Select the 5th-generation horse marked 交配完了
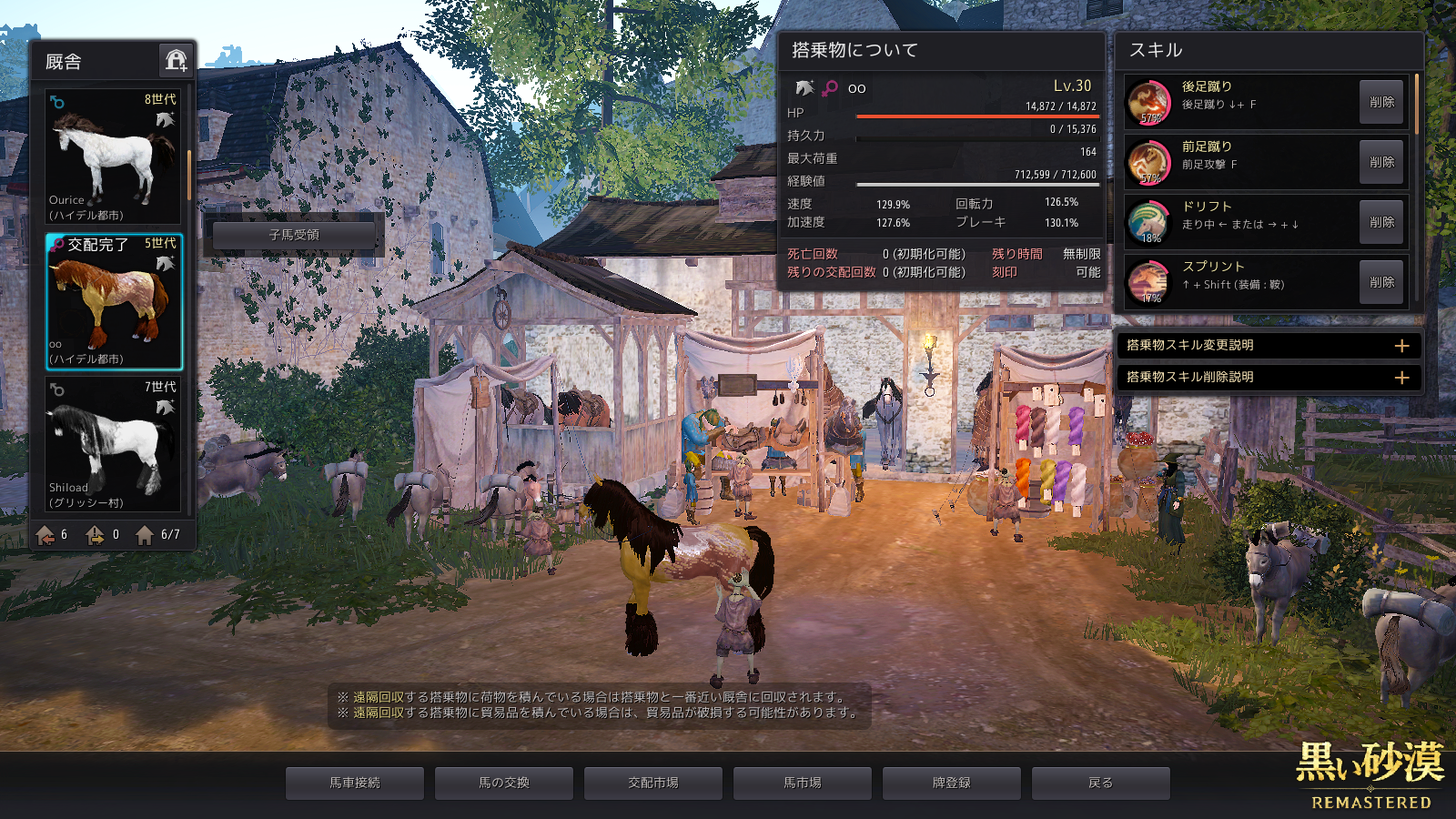This screenshot has height=819, width=1456. pos(113,302)
